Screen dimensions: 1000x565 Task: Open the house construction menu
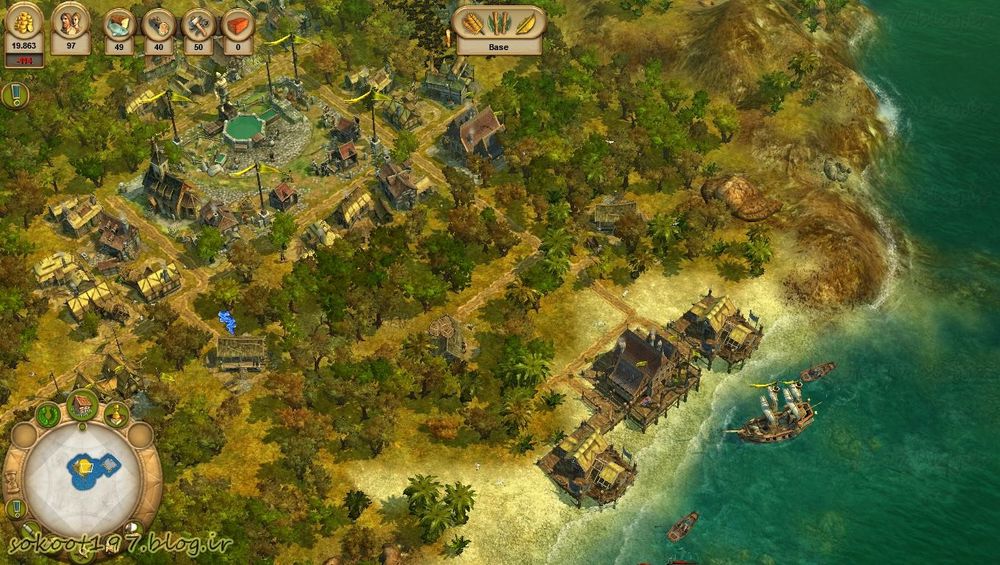(x=82, y=406)
